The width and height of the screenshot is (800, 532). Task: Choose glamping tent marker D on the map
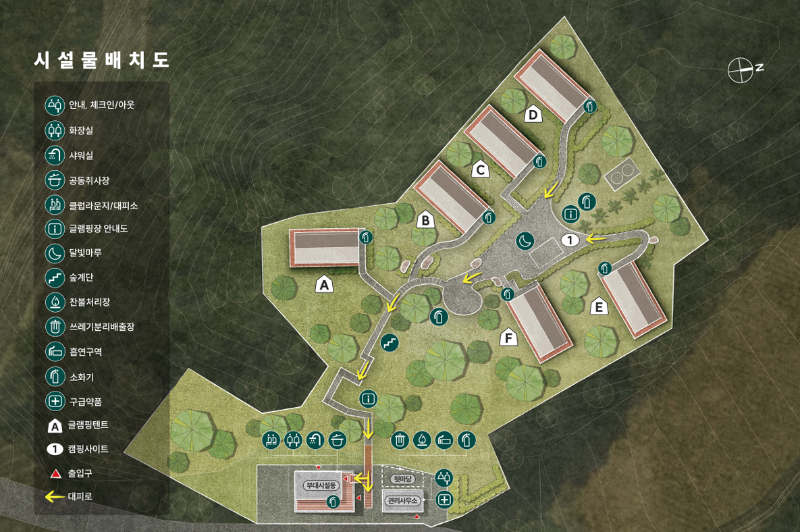[x=534, y=114]
